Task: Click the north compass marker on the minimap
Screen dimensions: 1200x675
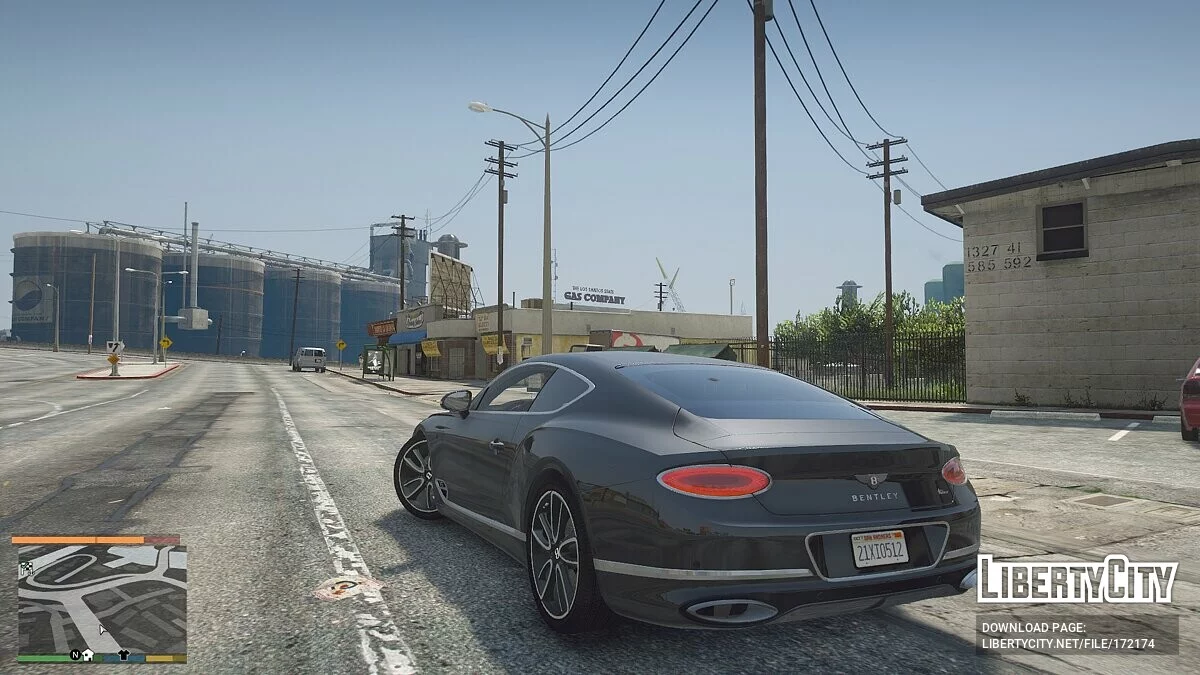Action: (x=74, y=655)
